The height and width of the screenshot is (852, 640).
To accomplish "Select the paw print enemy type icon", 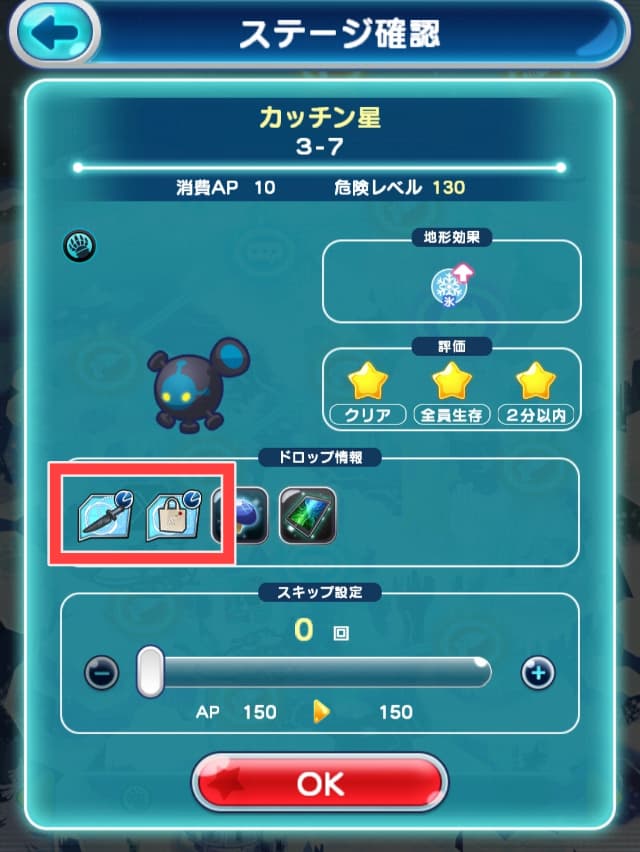I will [x=79, y=244].
